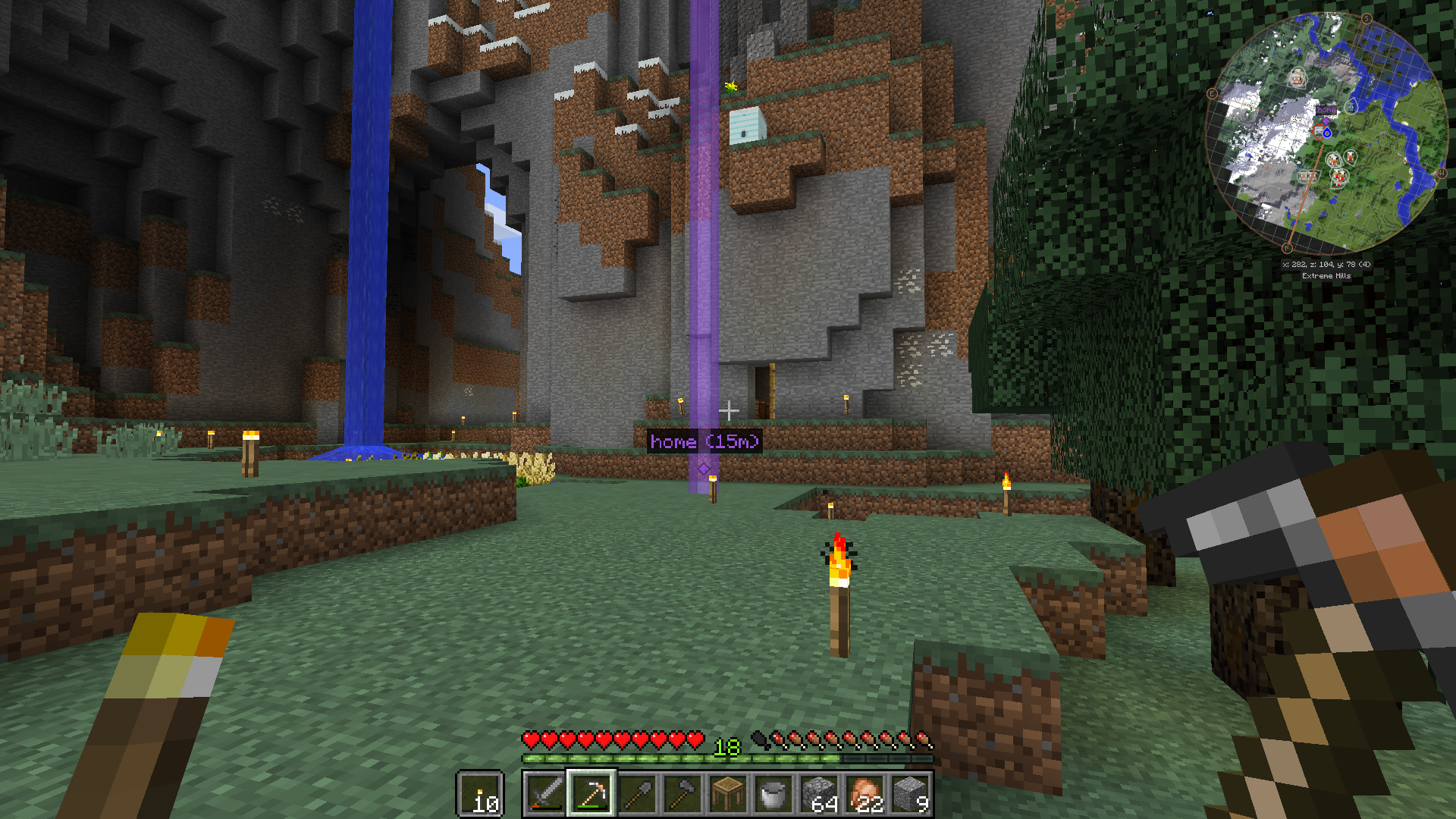Click the off-hand torch slot
Viewport: 1456px width, 819px height.
point(480,794)
